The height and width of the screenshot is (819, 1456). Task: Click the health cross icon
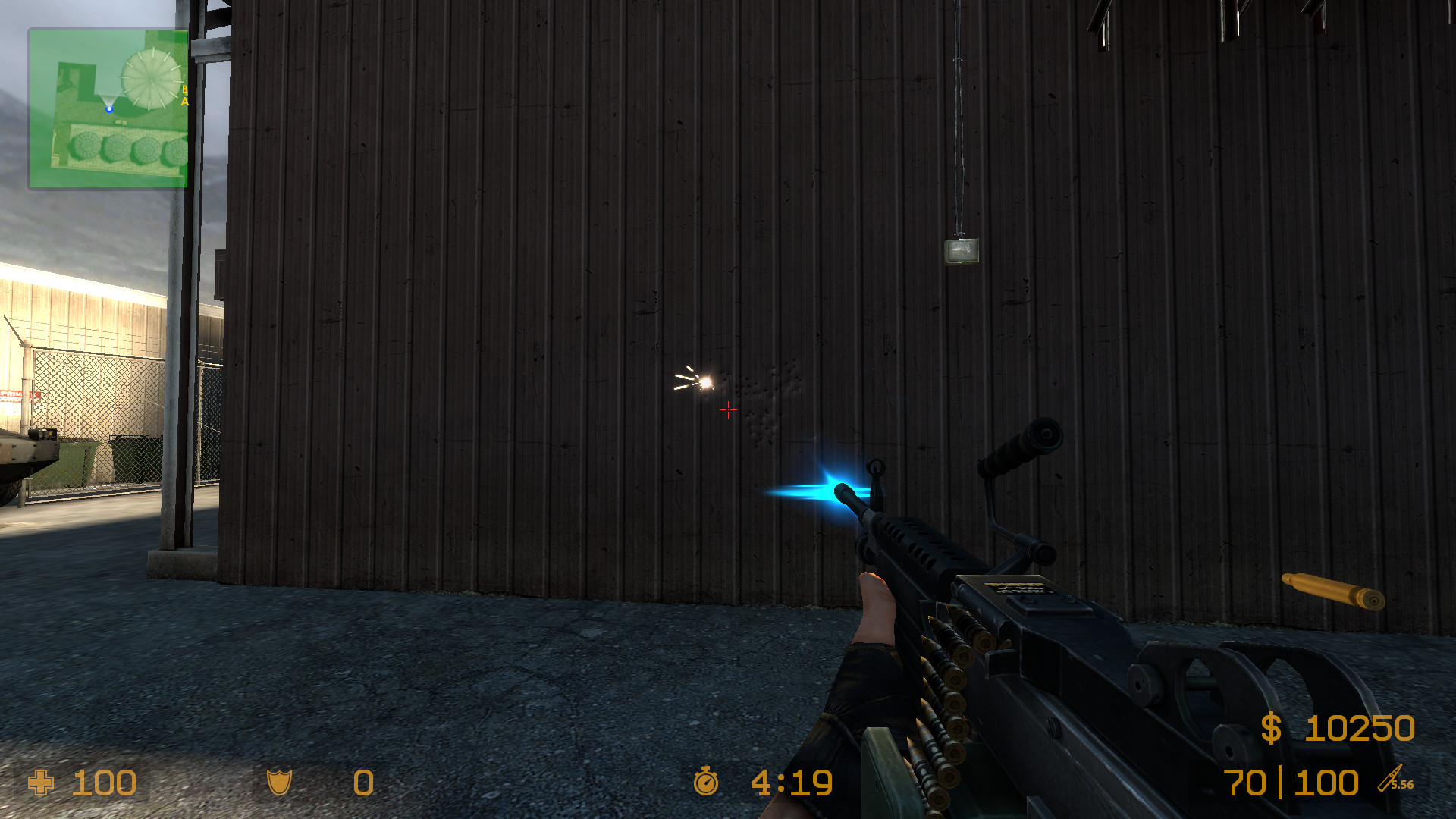pos(42,783)
